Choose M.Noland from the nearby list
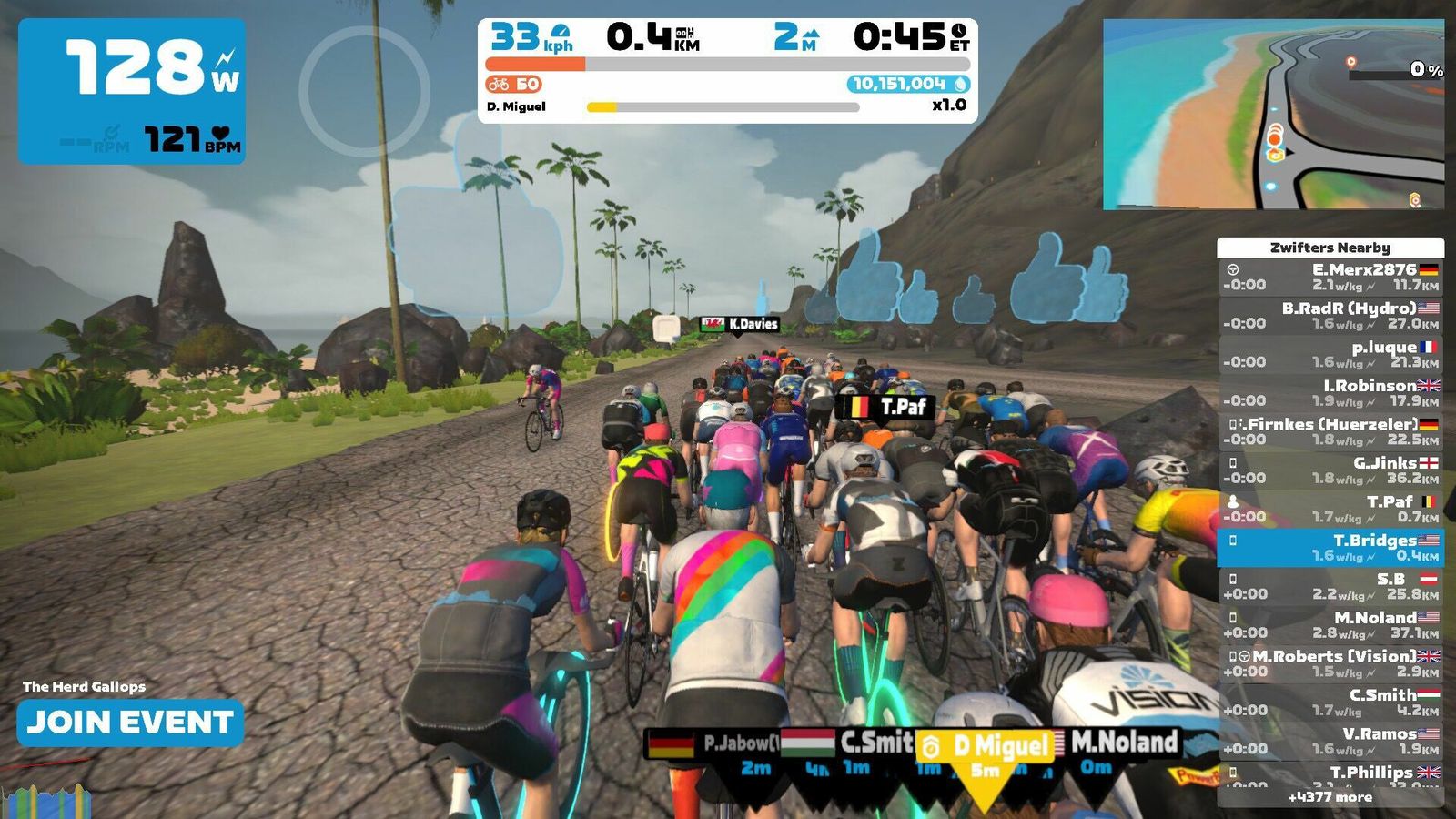Viewport: 1456px width, 819px height. 1330,625
